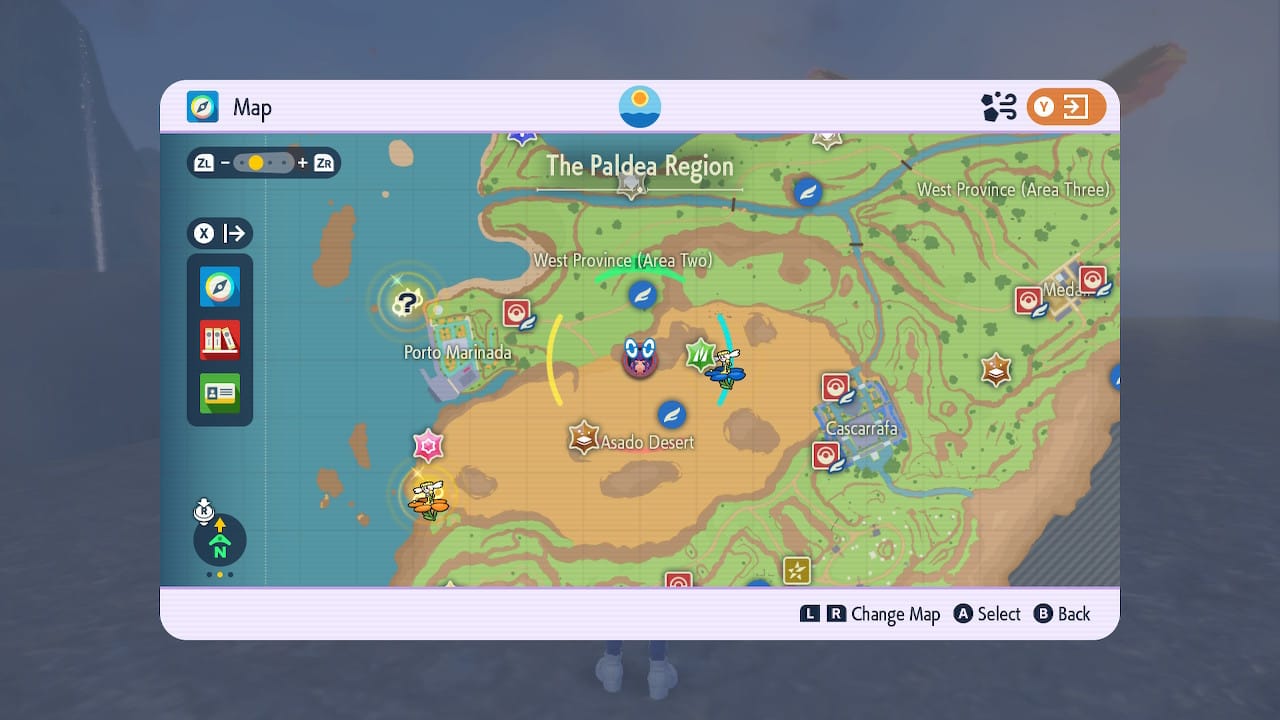Click the Pokémon Center icon near Porto Marinada
This screenshot has width=1280, height=720.
519,312
